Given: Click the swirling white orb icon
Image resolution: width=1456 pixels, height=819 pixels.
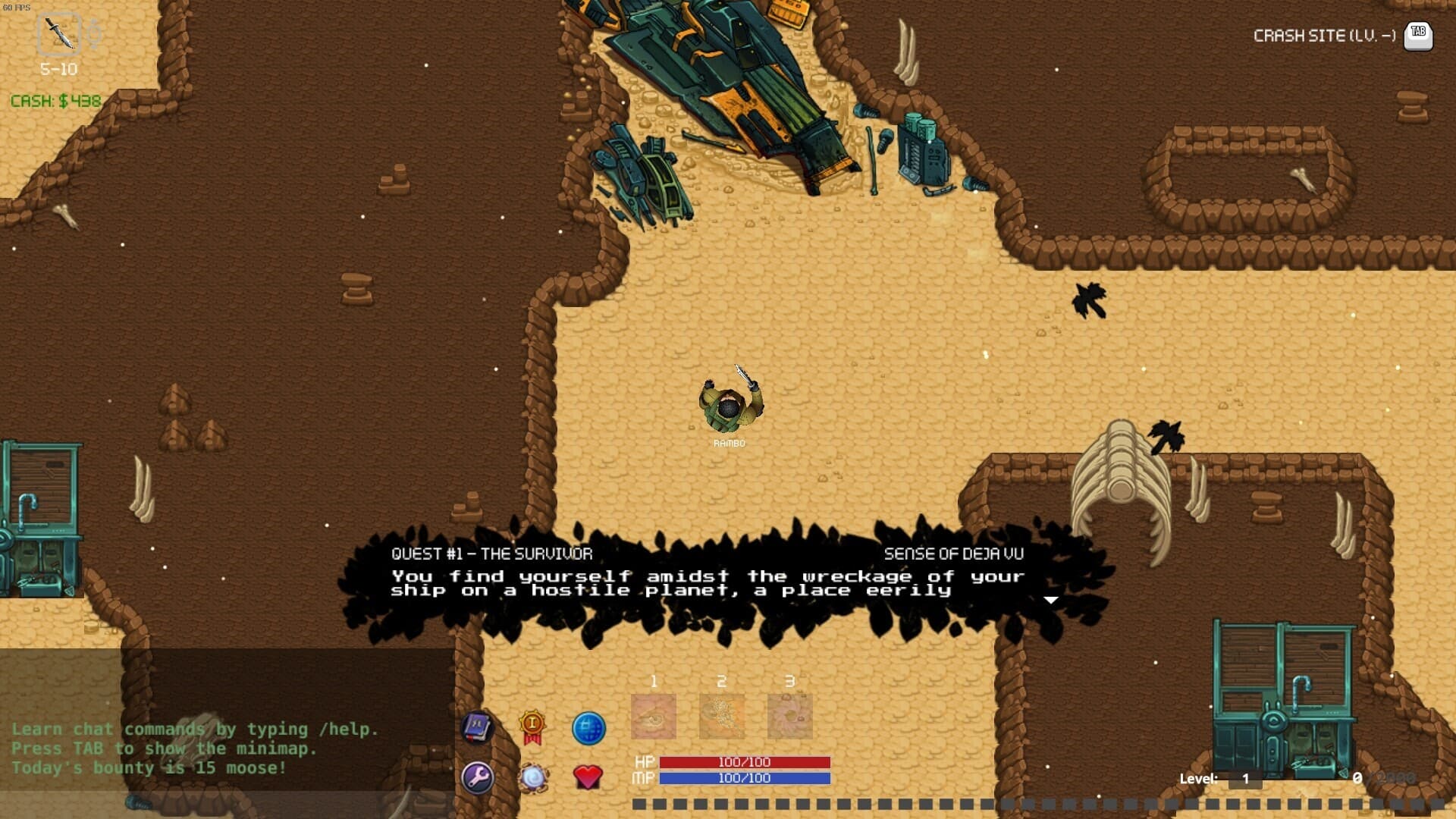Looking at the screenshot, I should pos(533,778).
